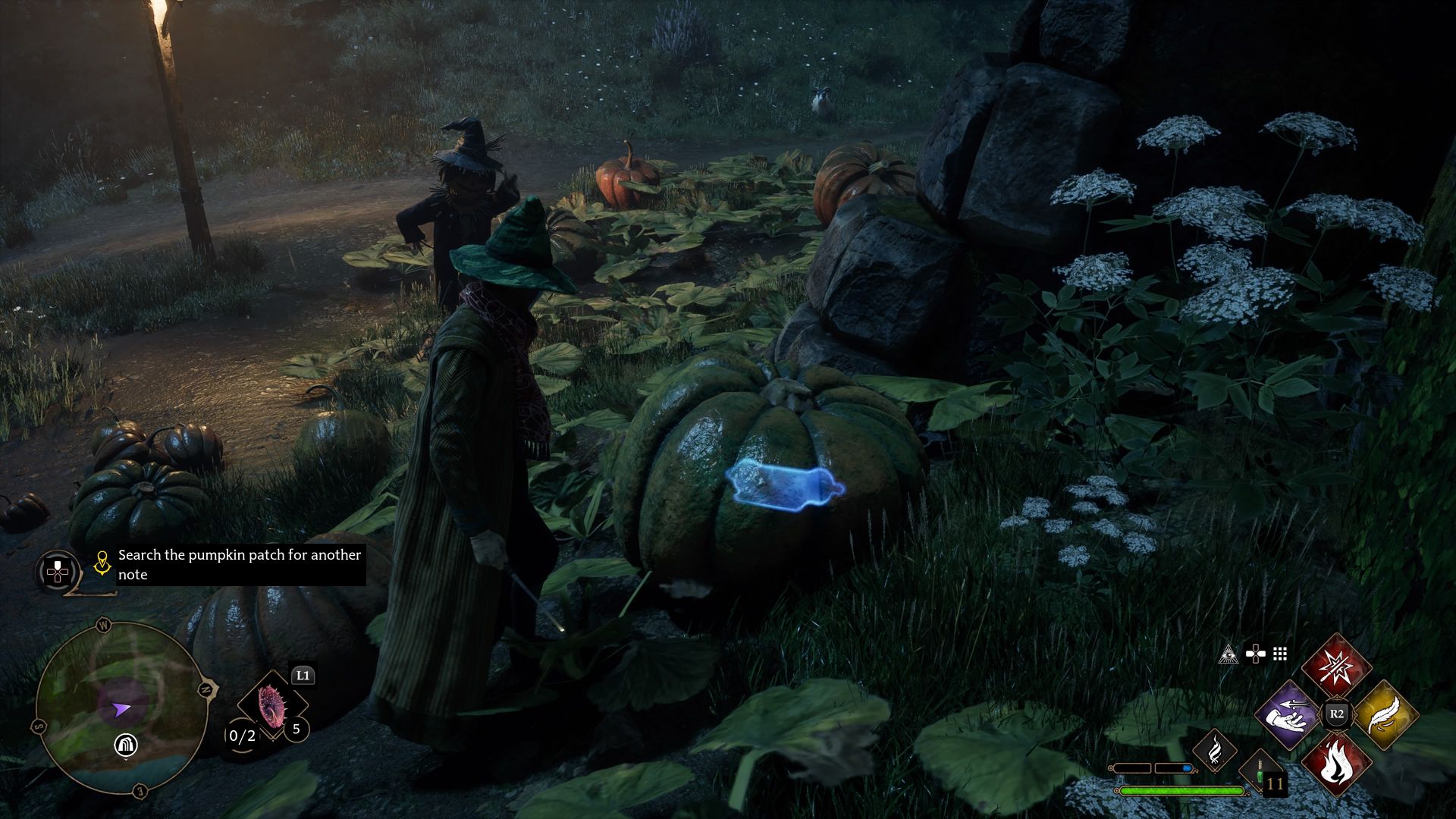
Task: Click the Hogwarts castle icon on minimap
Action: pyautogui.click(x=127, y=745)
